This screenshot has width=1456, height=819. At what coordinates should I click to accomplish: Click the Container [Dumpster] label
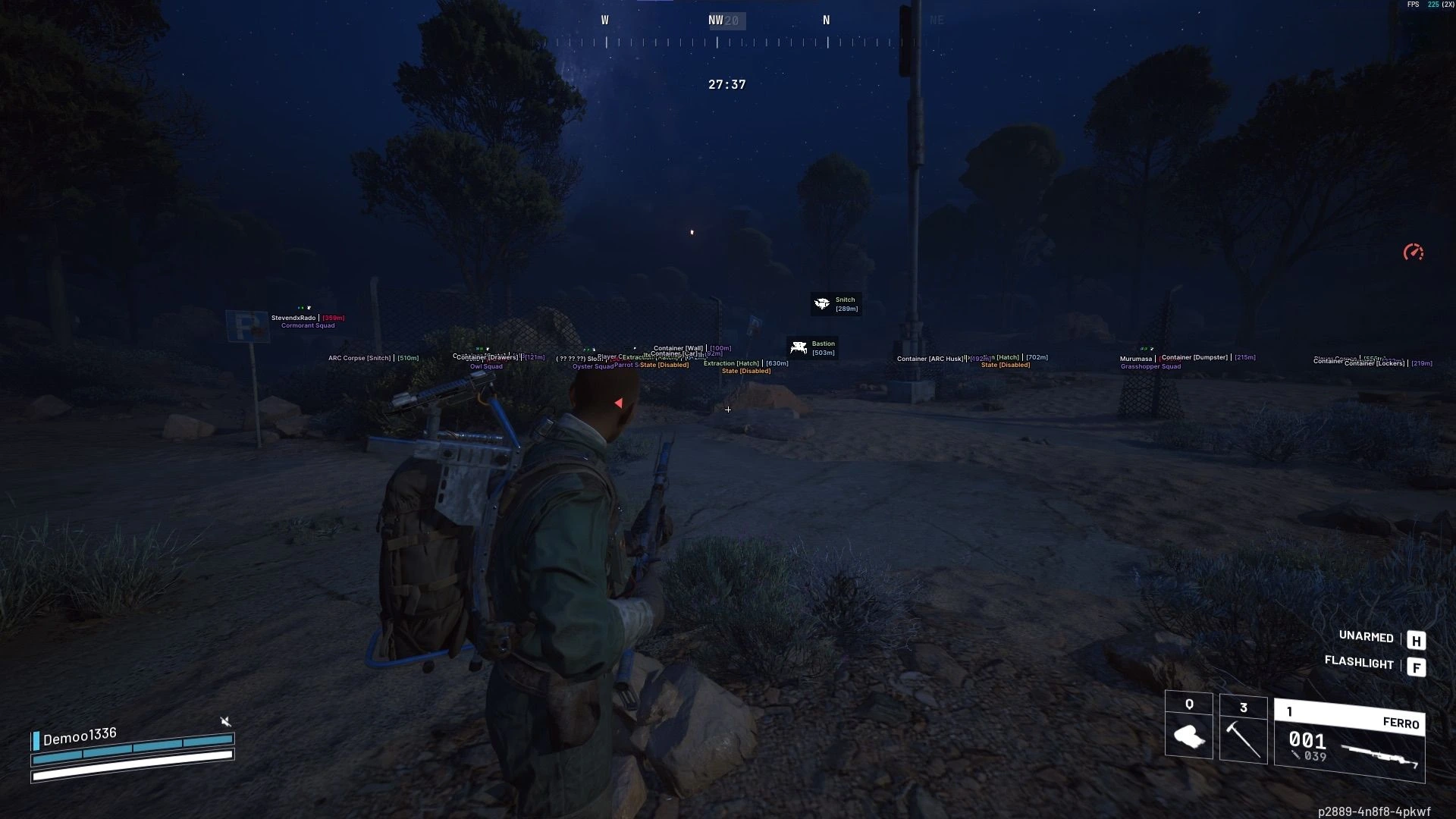pos(1195,356)
